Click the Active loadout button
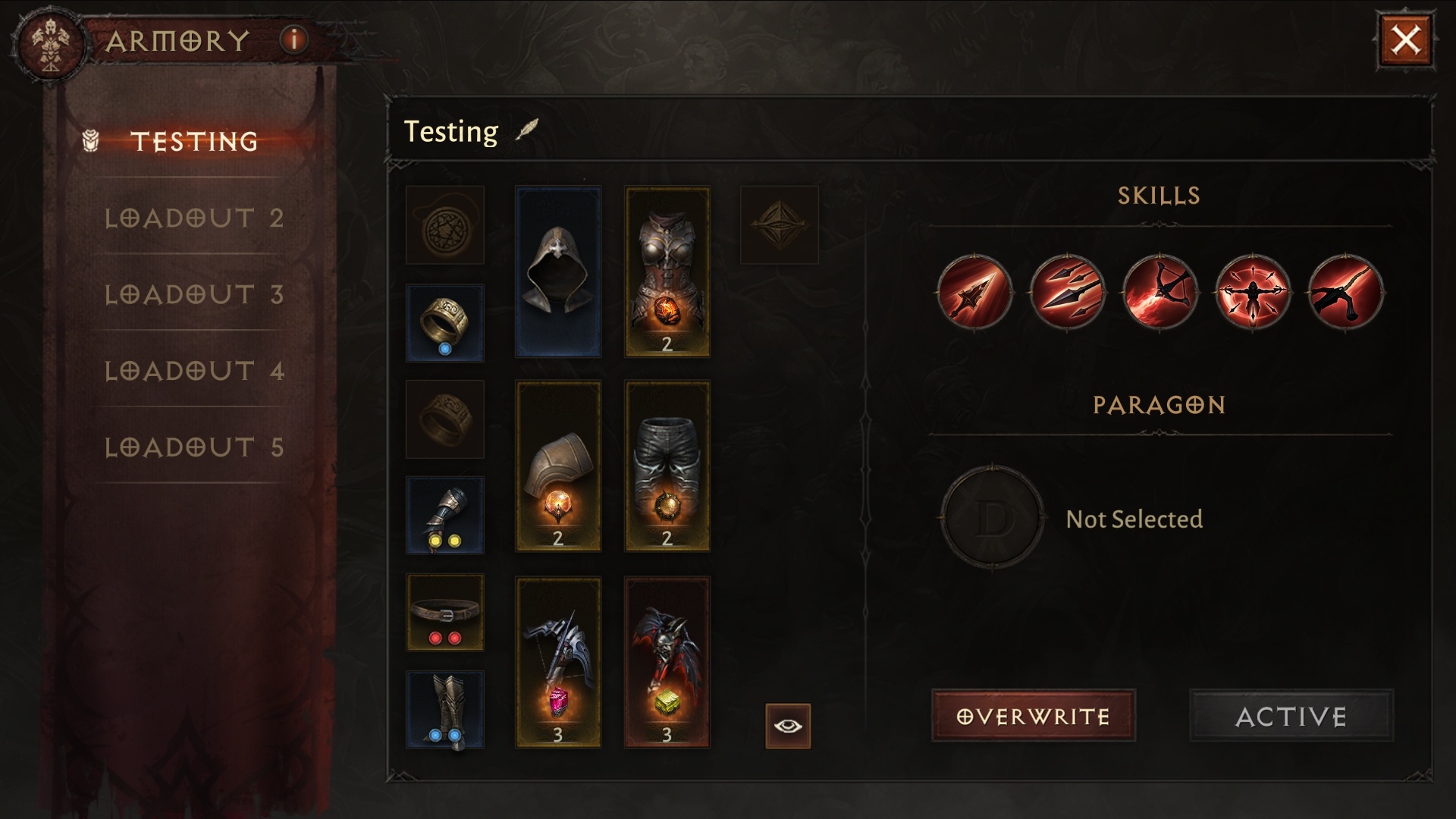 (1291, 716)
